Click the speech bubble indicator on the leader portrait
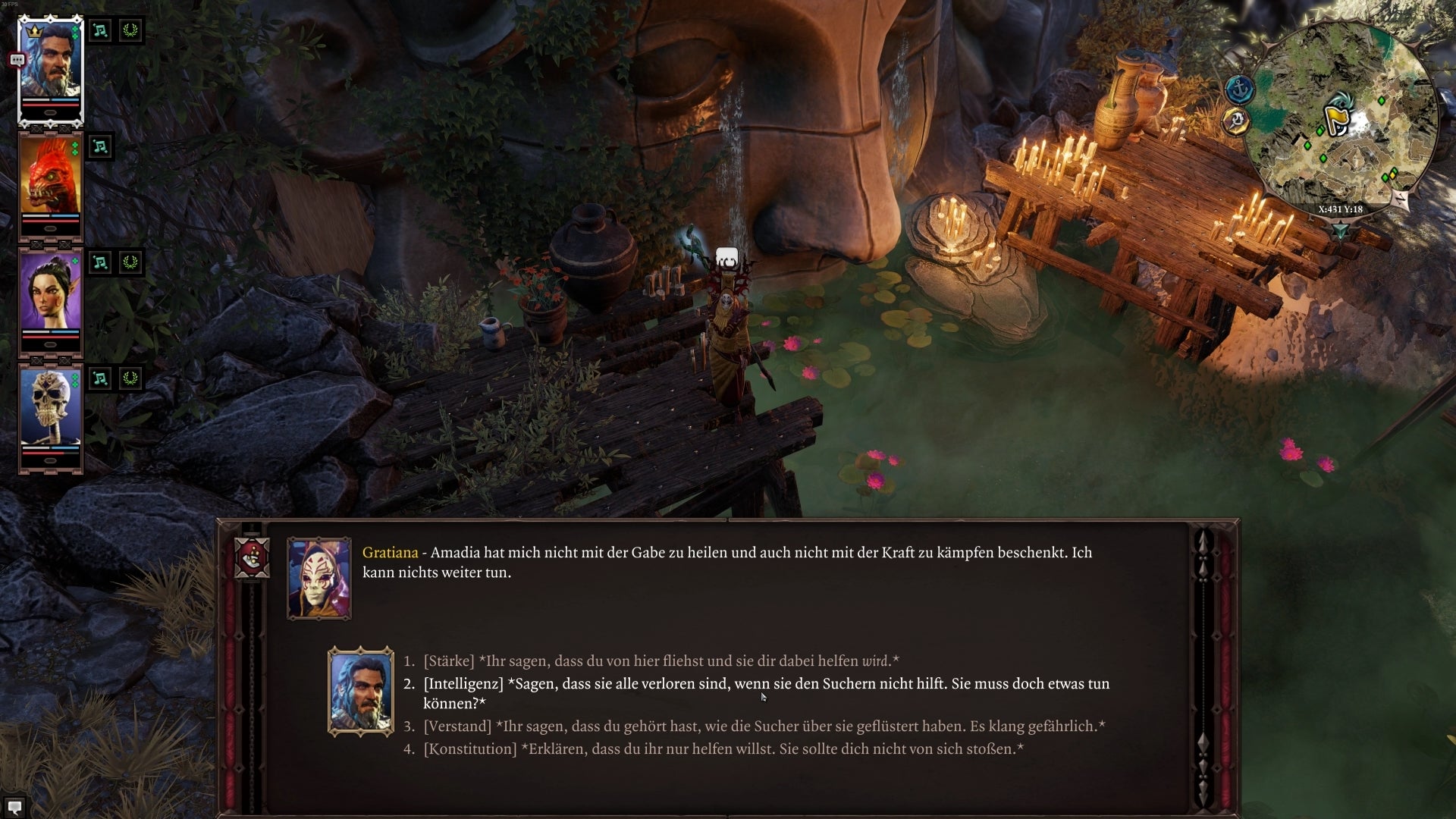The height and width of the screenshot is (819, 1456). click(x=17, y=58)
